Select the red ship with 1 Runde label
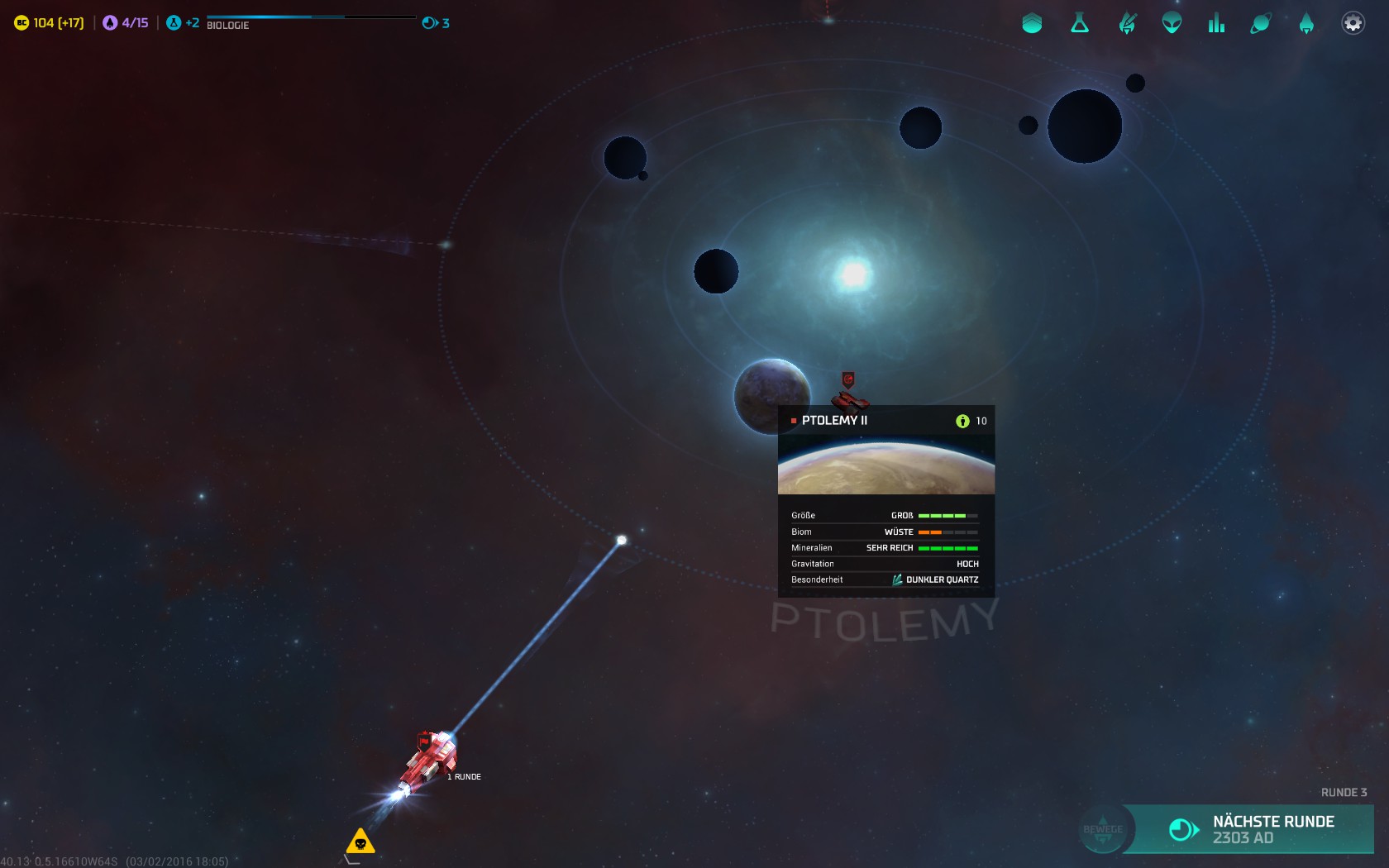1389x868 pixels. [429, 759]
